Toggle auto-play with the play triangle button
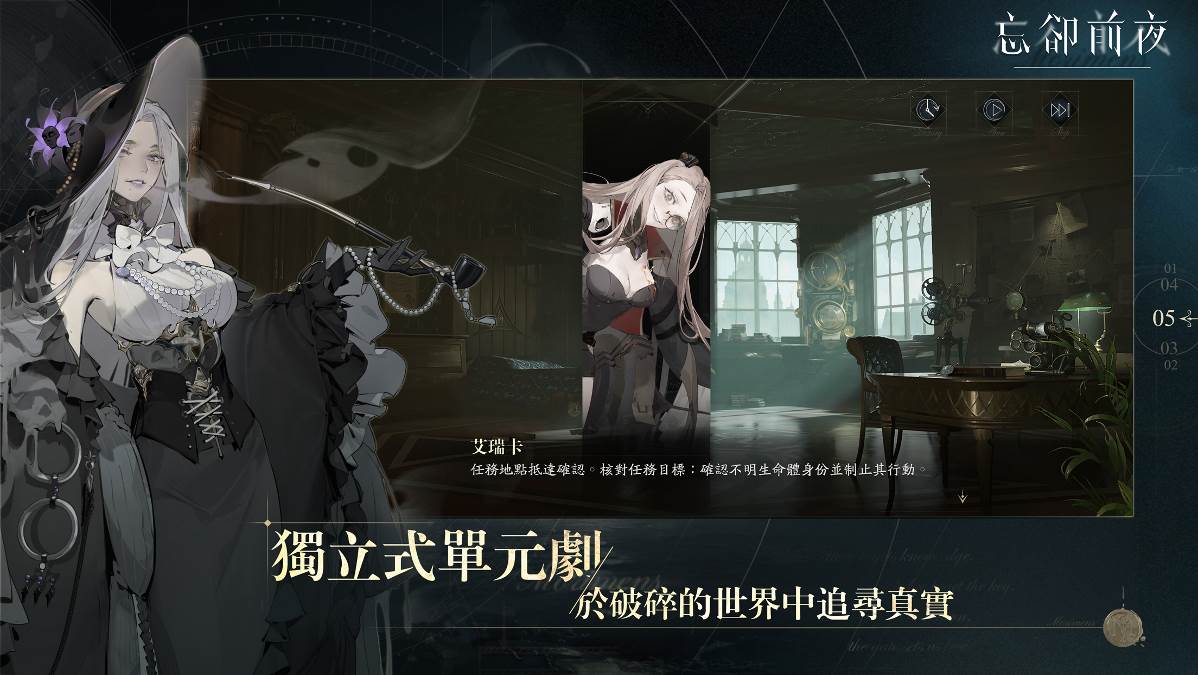 (993, 109)
